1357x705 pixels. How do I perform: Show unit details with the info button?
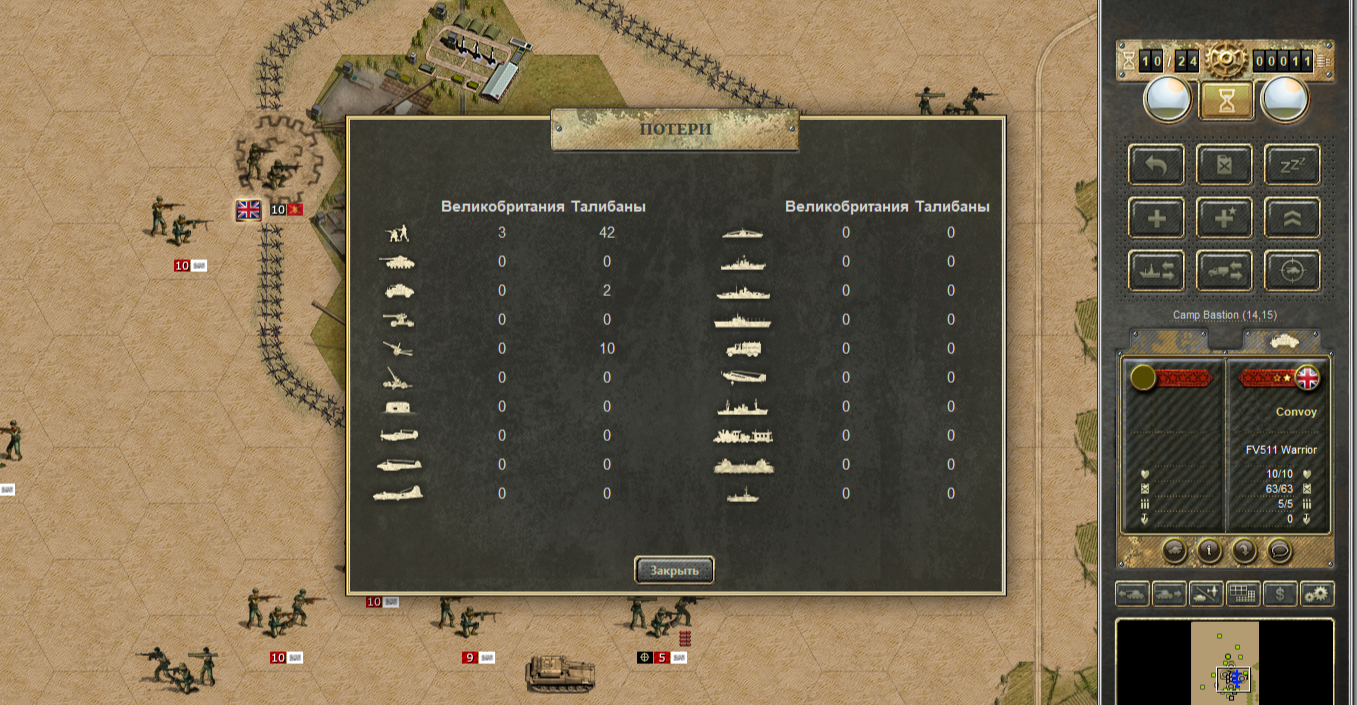pyautogui.click(x=1210, y=549)
